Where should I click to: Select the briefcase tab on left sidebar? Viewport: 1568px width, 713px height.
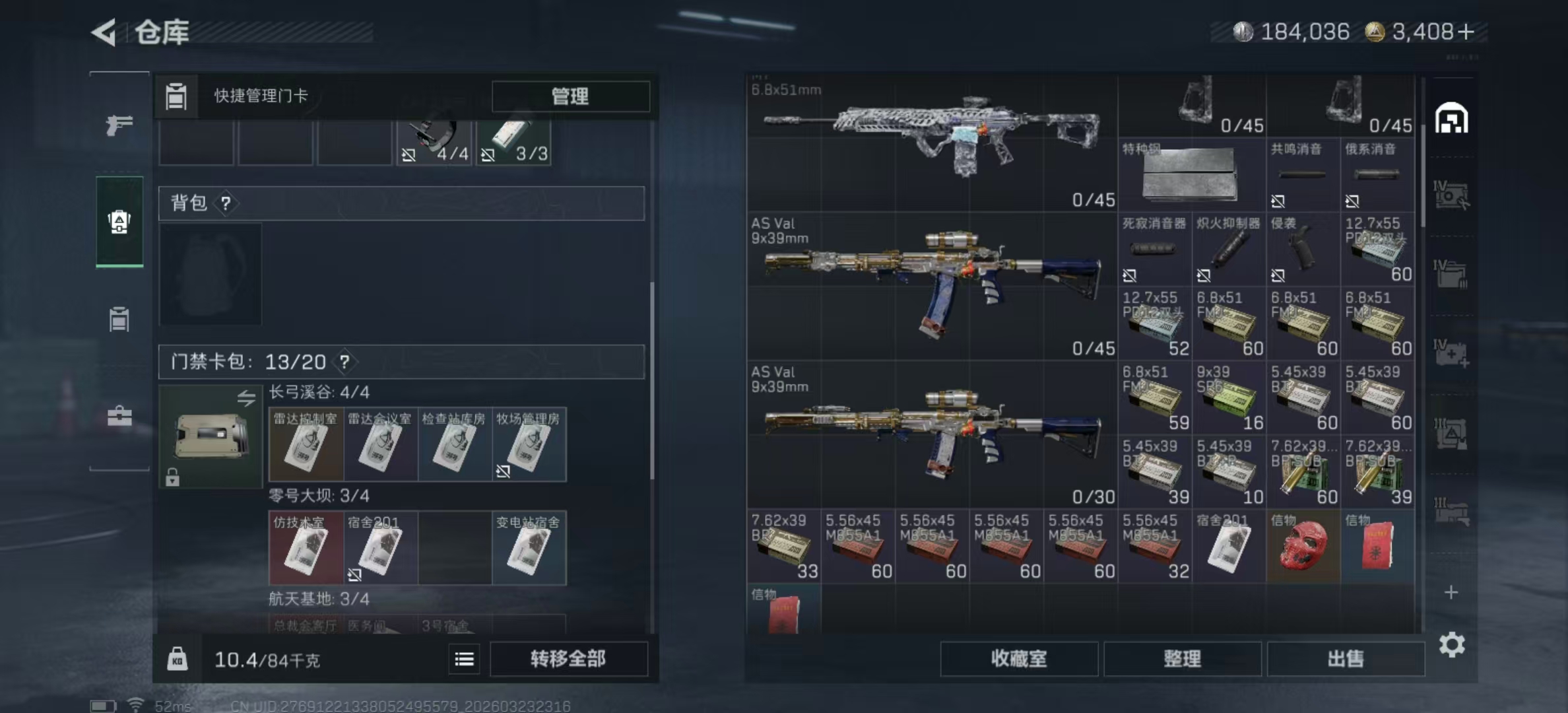tap(119, 417)
